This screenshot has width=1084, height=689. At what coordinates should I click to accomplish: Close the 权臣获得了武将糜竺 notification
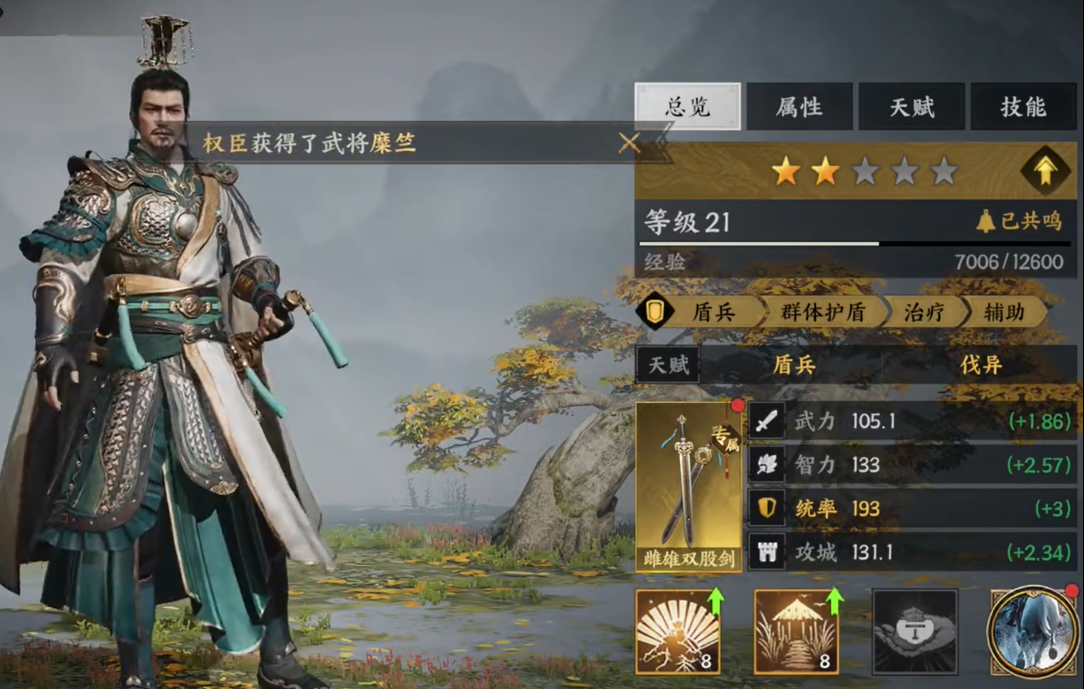click(x=629, y=143)
